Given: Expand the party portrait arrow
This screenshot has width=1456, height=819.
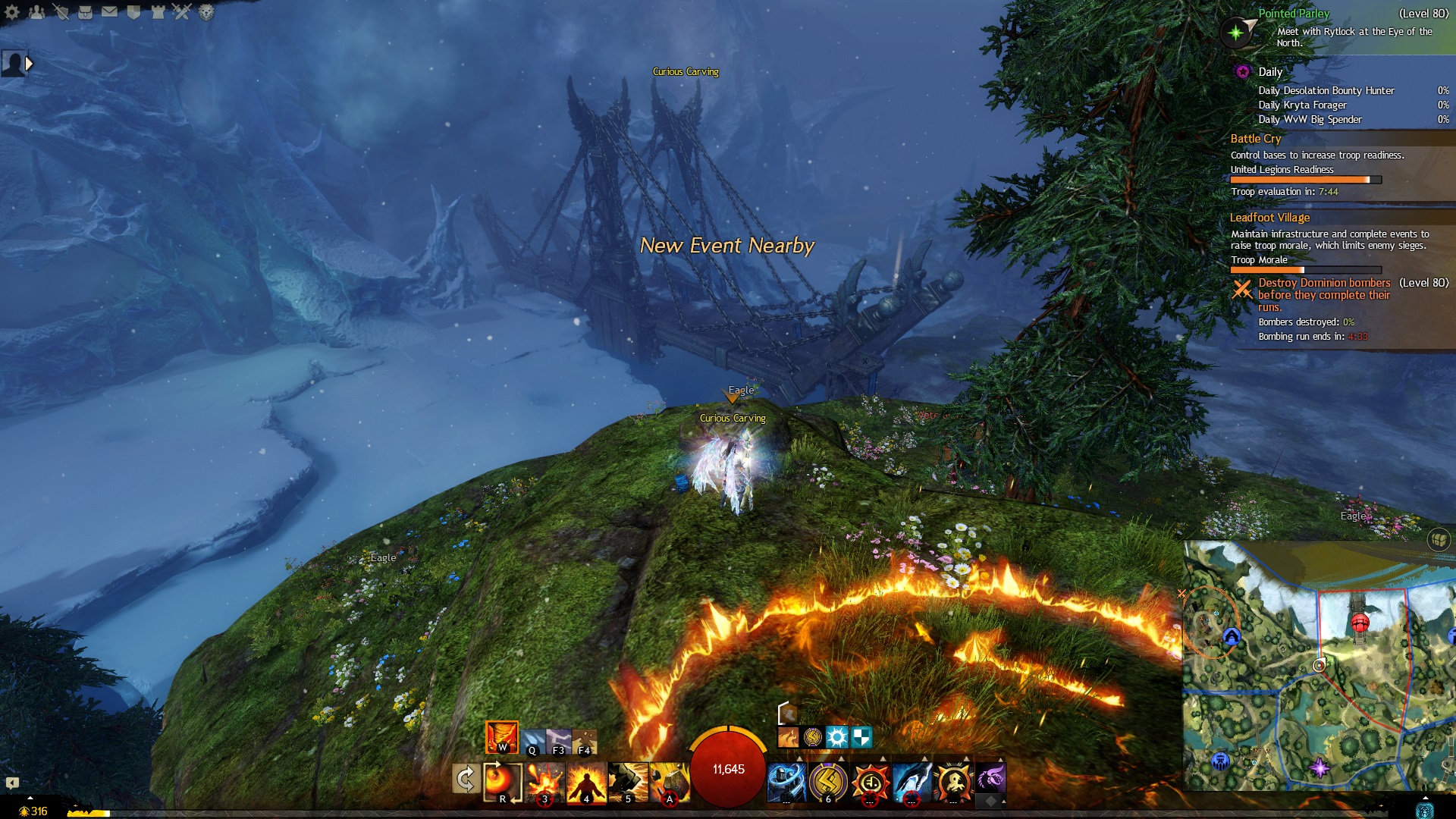Looking at the screenshot, I should [x=29, y=64].
